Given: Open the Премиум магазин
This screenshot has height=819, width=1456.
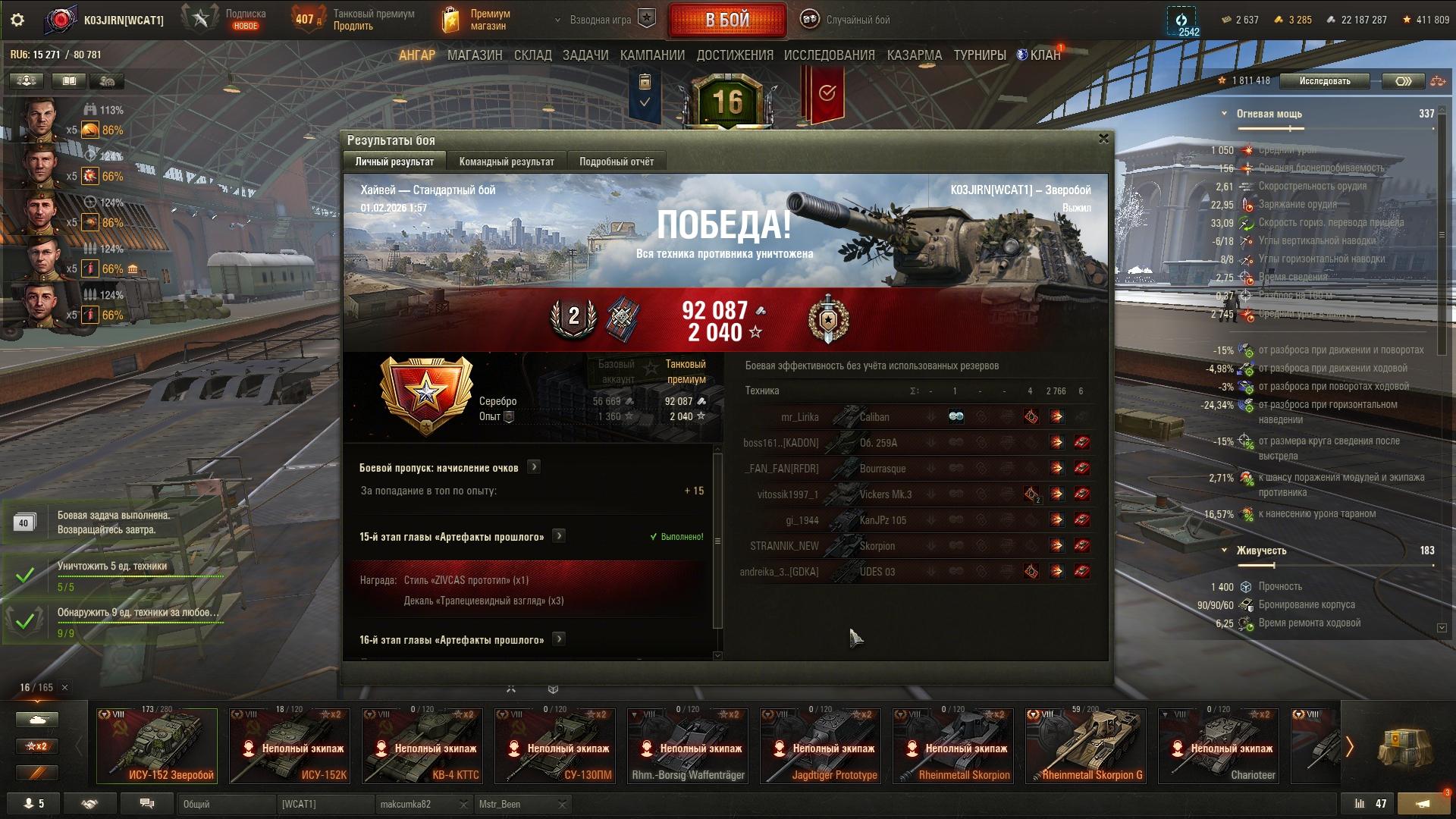Looking at the screenshot, I should (x=477, y=20).
